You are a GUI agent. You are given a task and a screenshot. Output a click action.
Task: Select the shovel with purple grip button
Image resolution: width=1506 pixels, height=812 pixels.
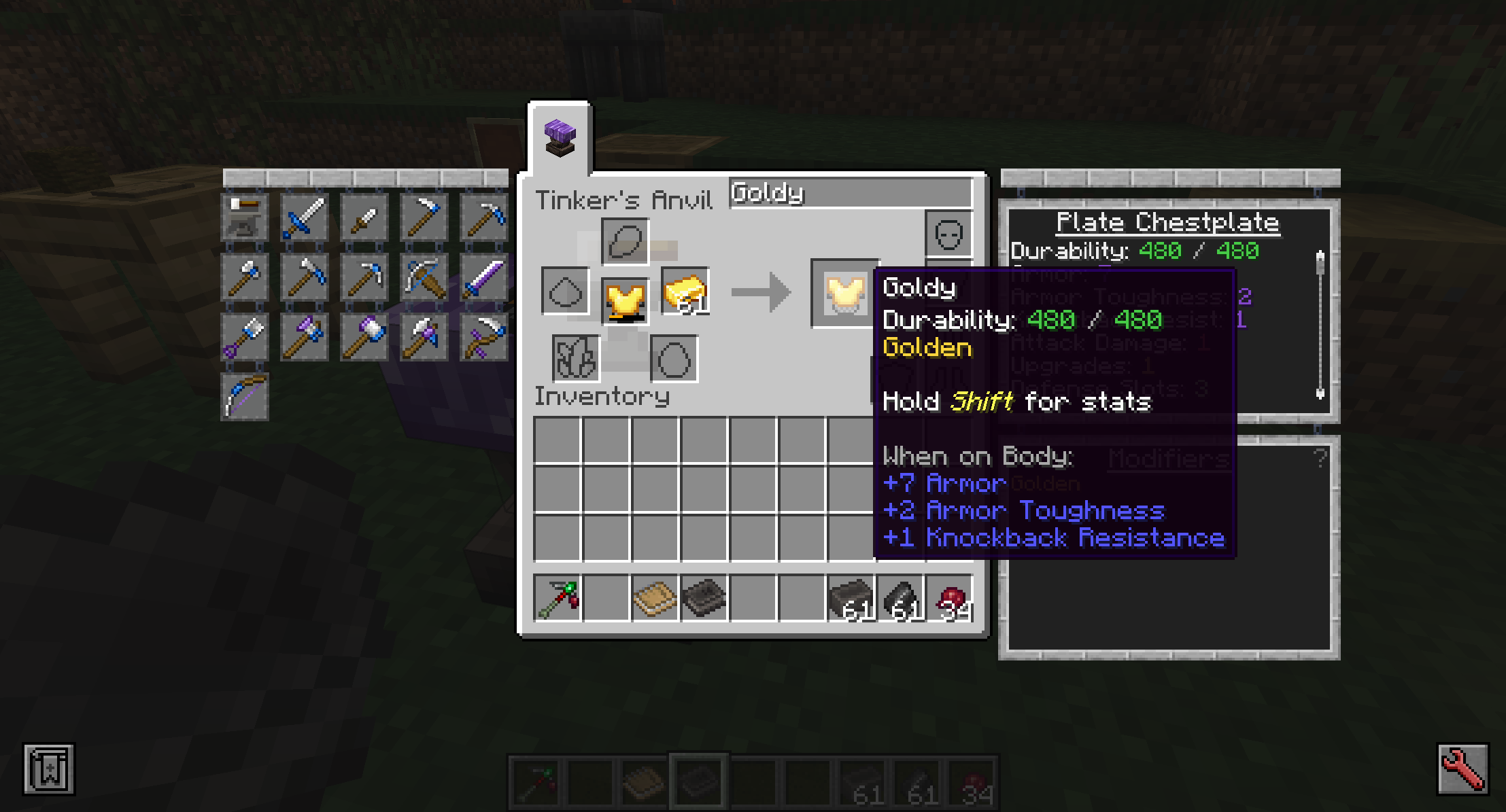(244, 337)
